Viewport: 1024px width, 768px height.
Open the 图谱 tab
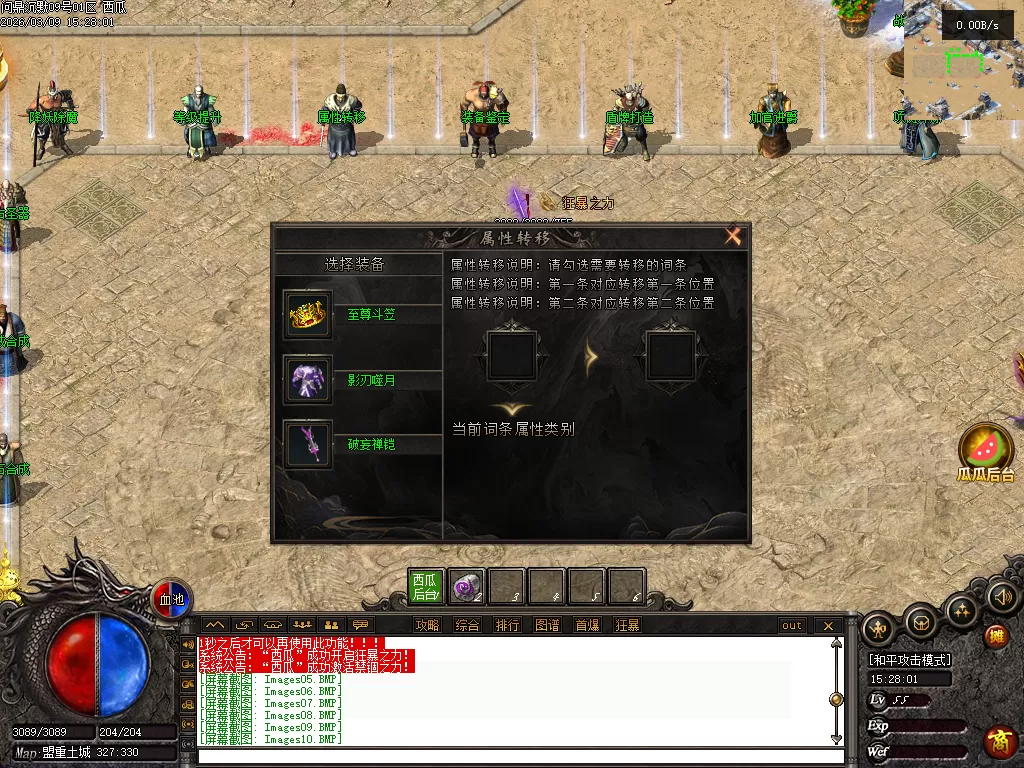point(547,626)
